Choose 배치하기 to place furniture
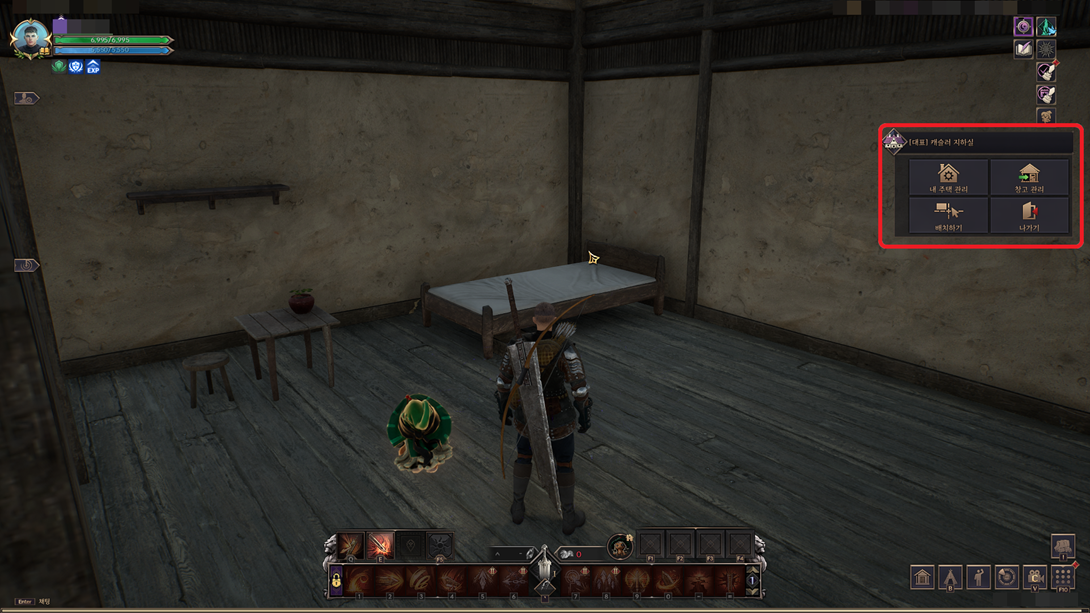 point(948,216)
